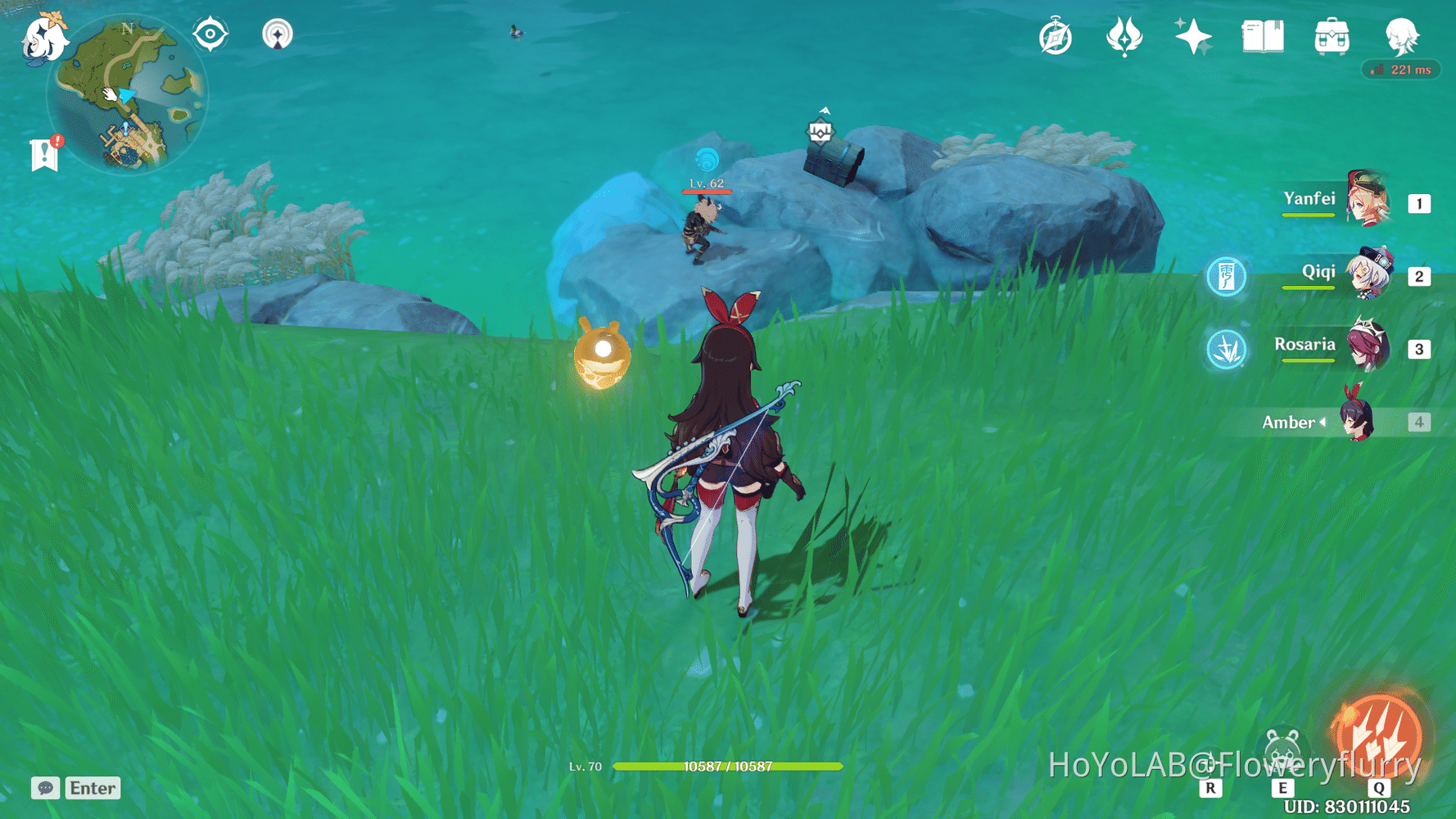Open the Inventory backpack icon

pyautogui.click(x=1331, y=36)
